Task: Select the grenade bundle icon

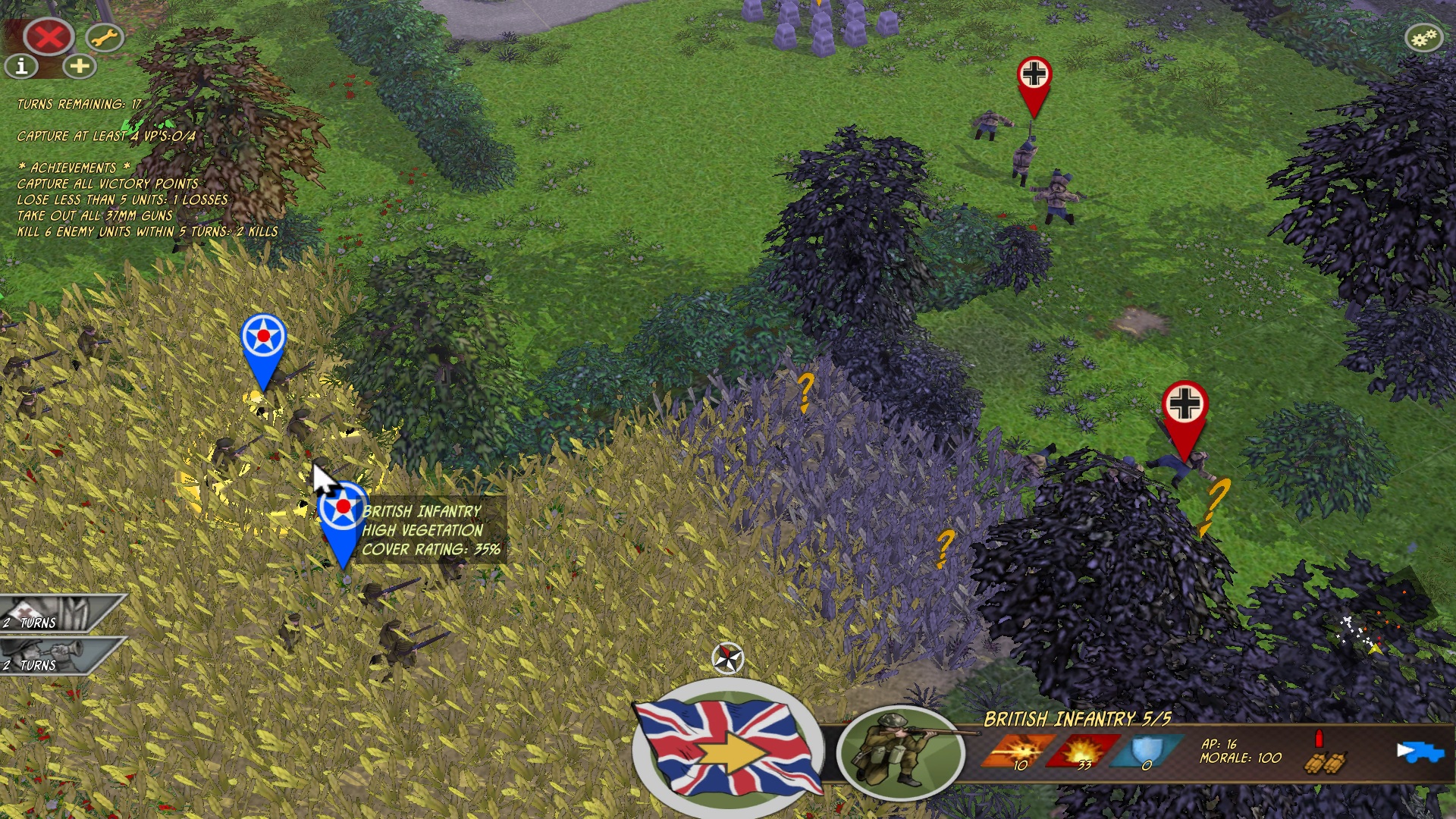Action: pos(1326,761)
